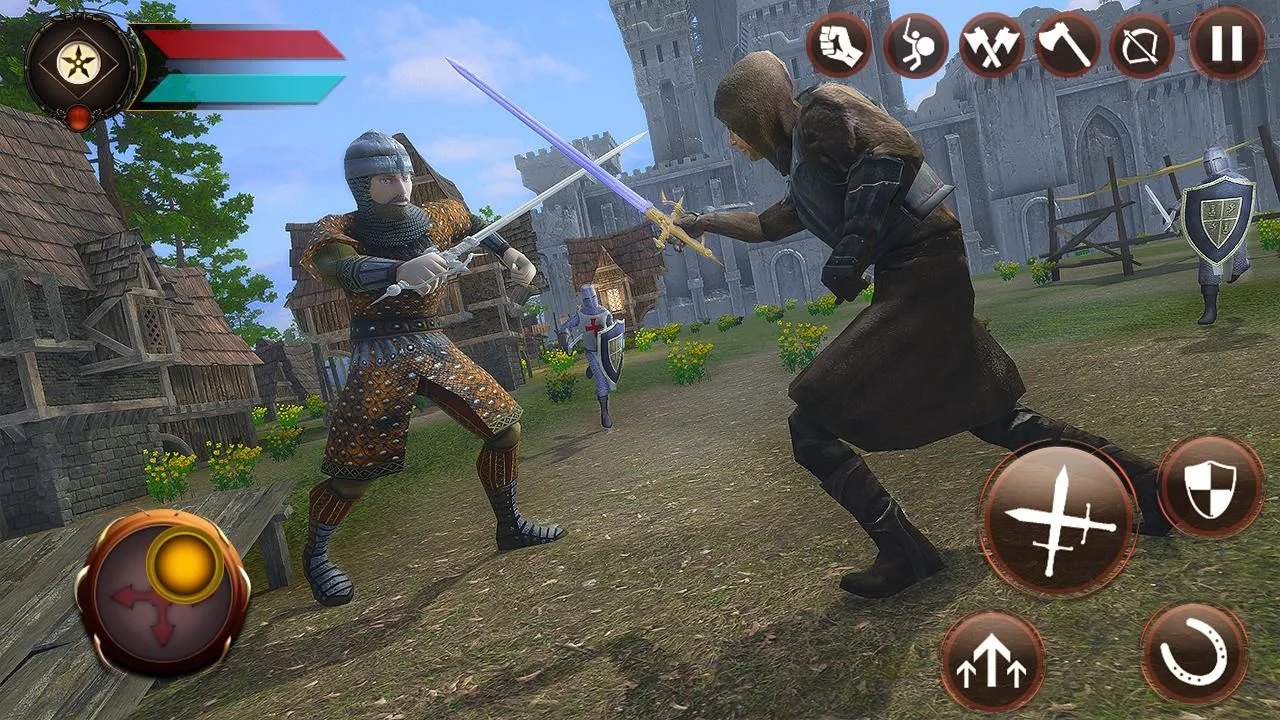
Task: Activate the horseshoe button
Action: [1194, 654]
